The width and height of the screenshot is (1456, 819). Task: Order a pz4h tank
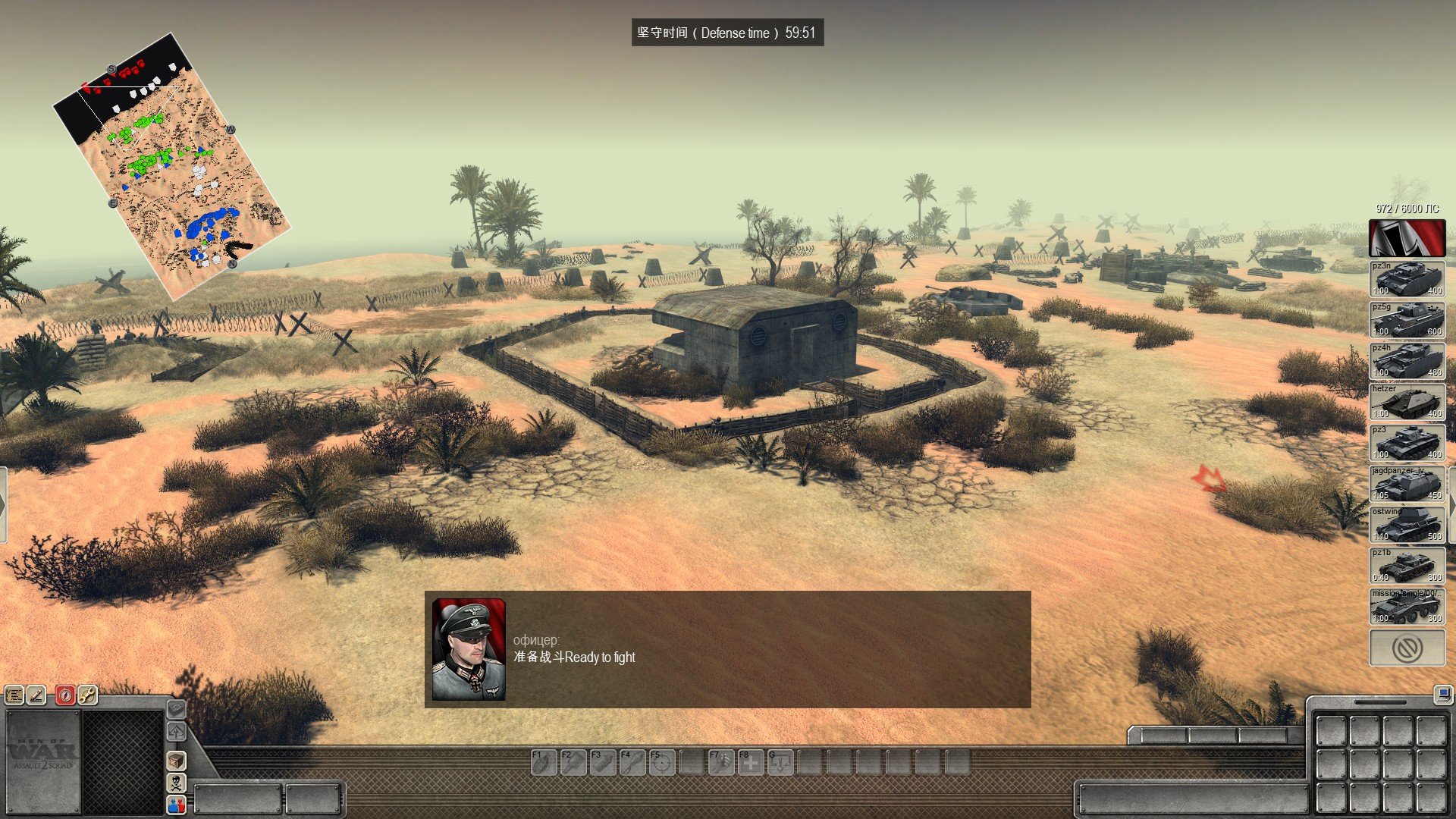pyautogui.click(x=1407, y=361)
